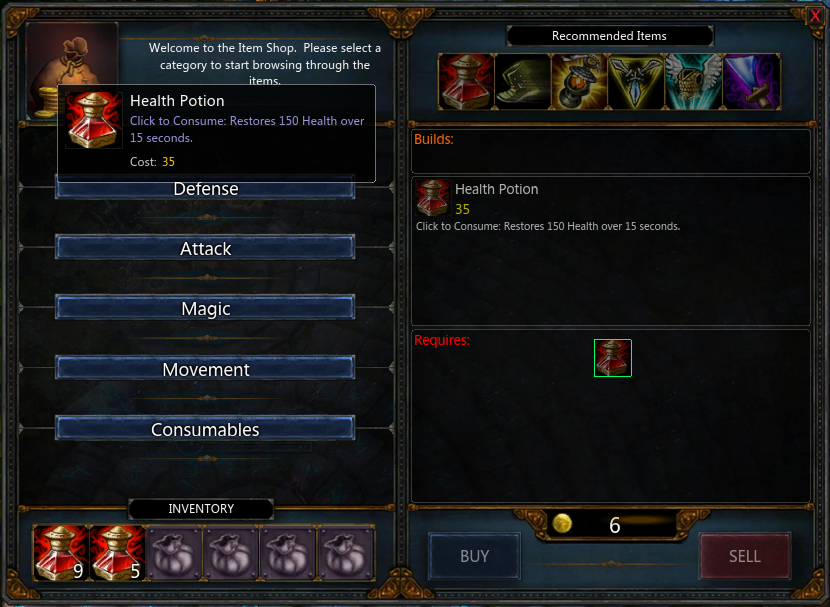Browse the Attack item category

205,249
